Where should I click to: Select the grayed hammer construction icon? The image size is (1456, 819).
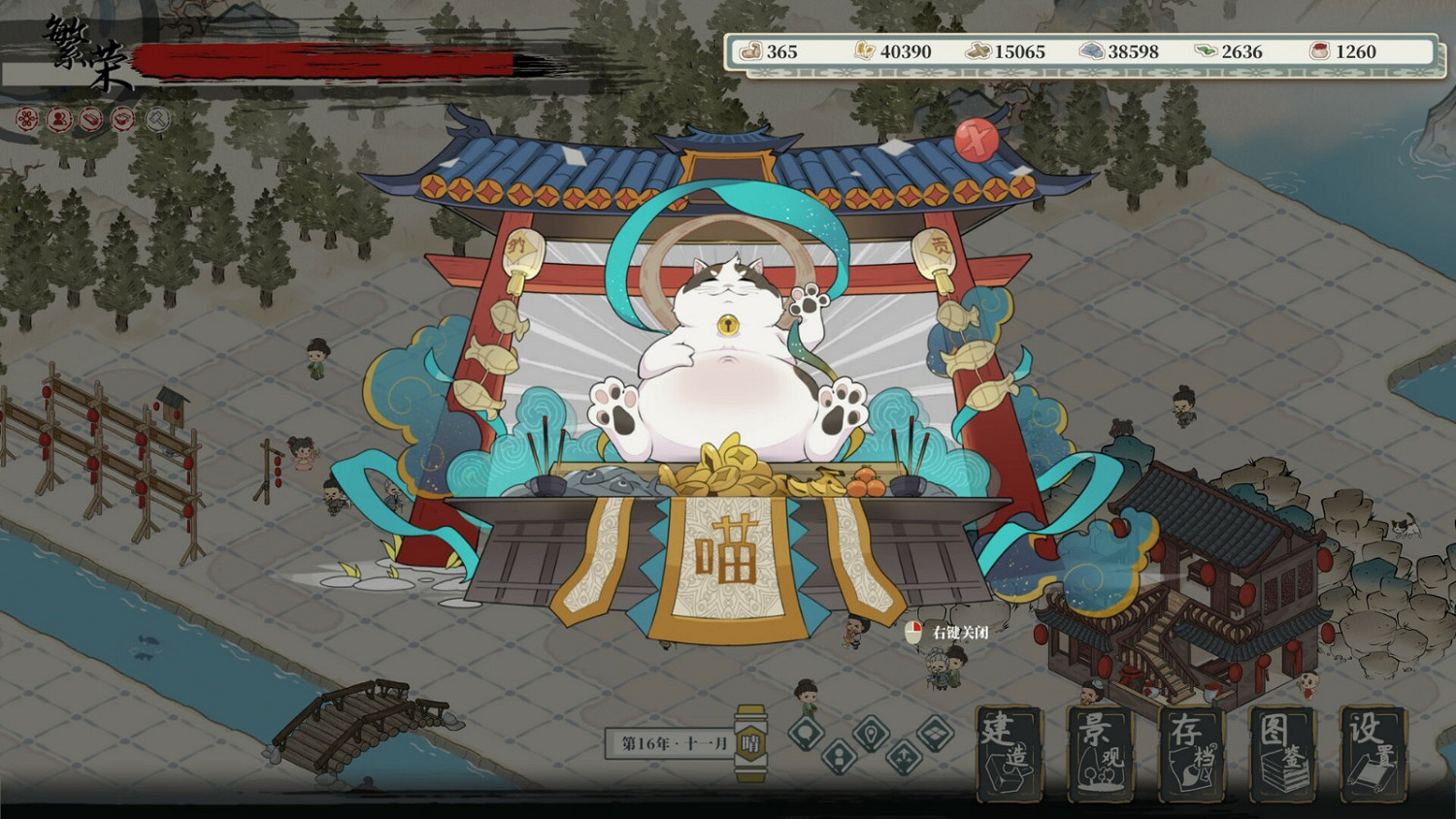[156, 119]
